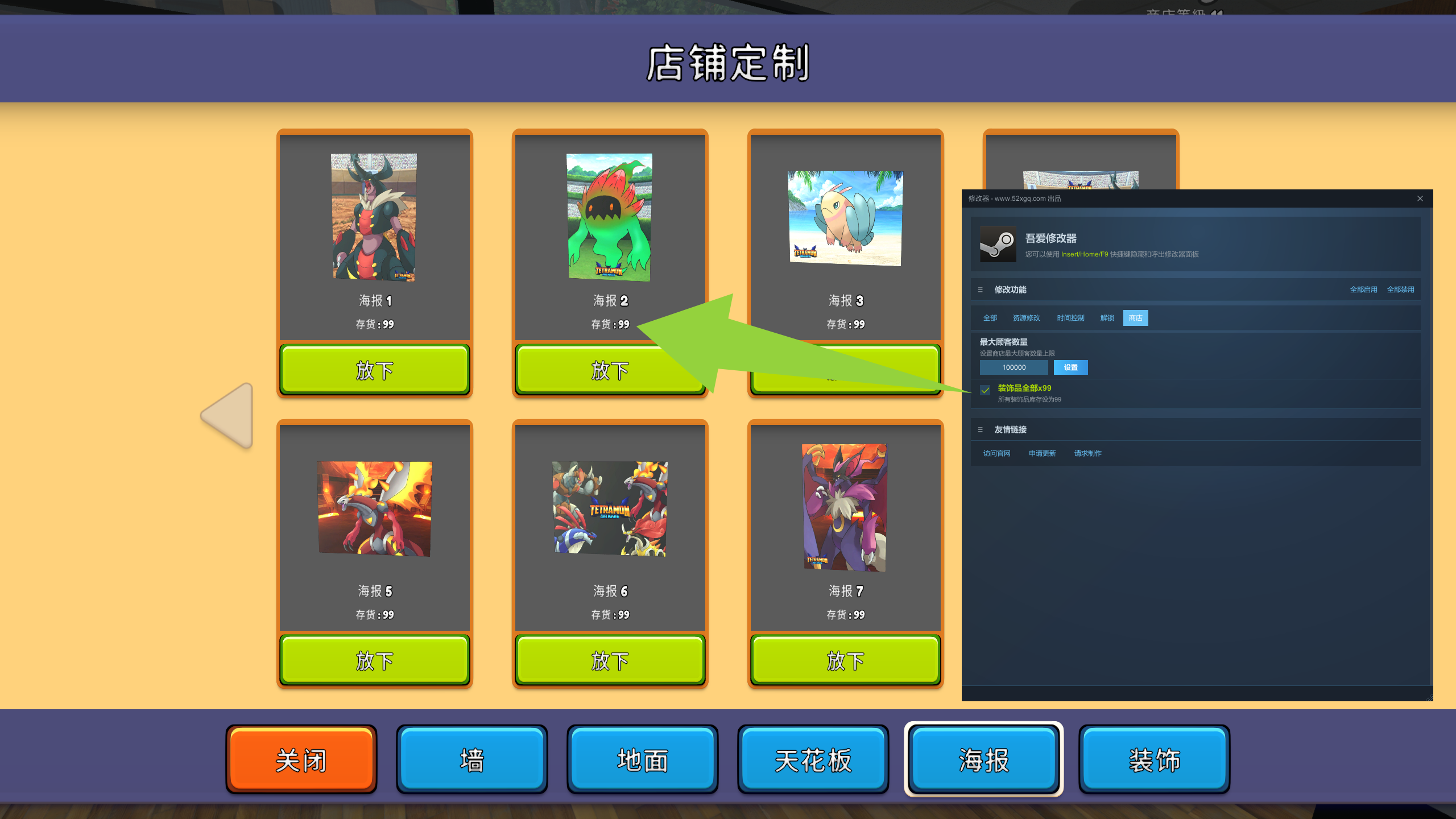Click the 100000 customer count input field

pyautogui.click(x=1014, y=367)
